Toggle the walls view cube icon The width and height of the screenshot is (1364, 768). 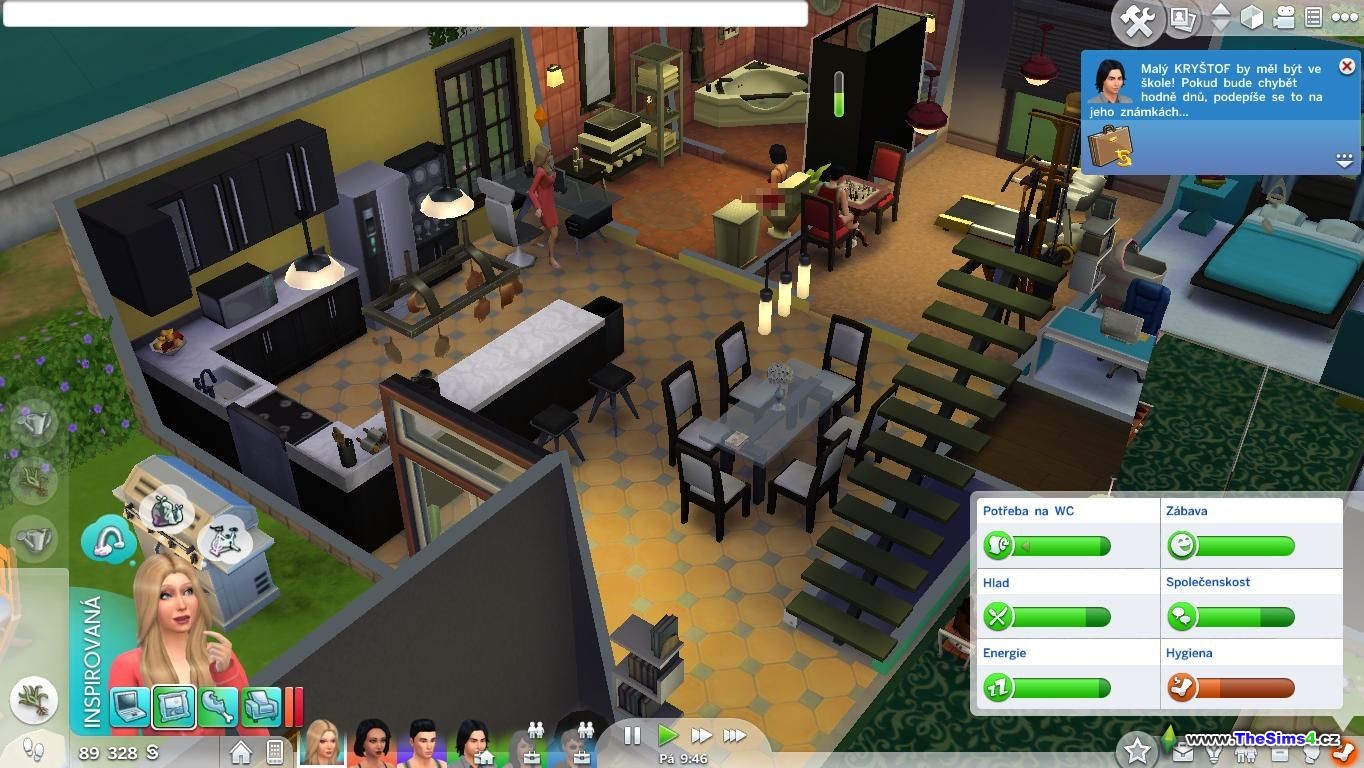click(x=1252, y=18)
